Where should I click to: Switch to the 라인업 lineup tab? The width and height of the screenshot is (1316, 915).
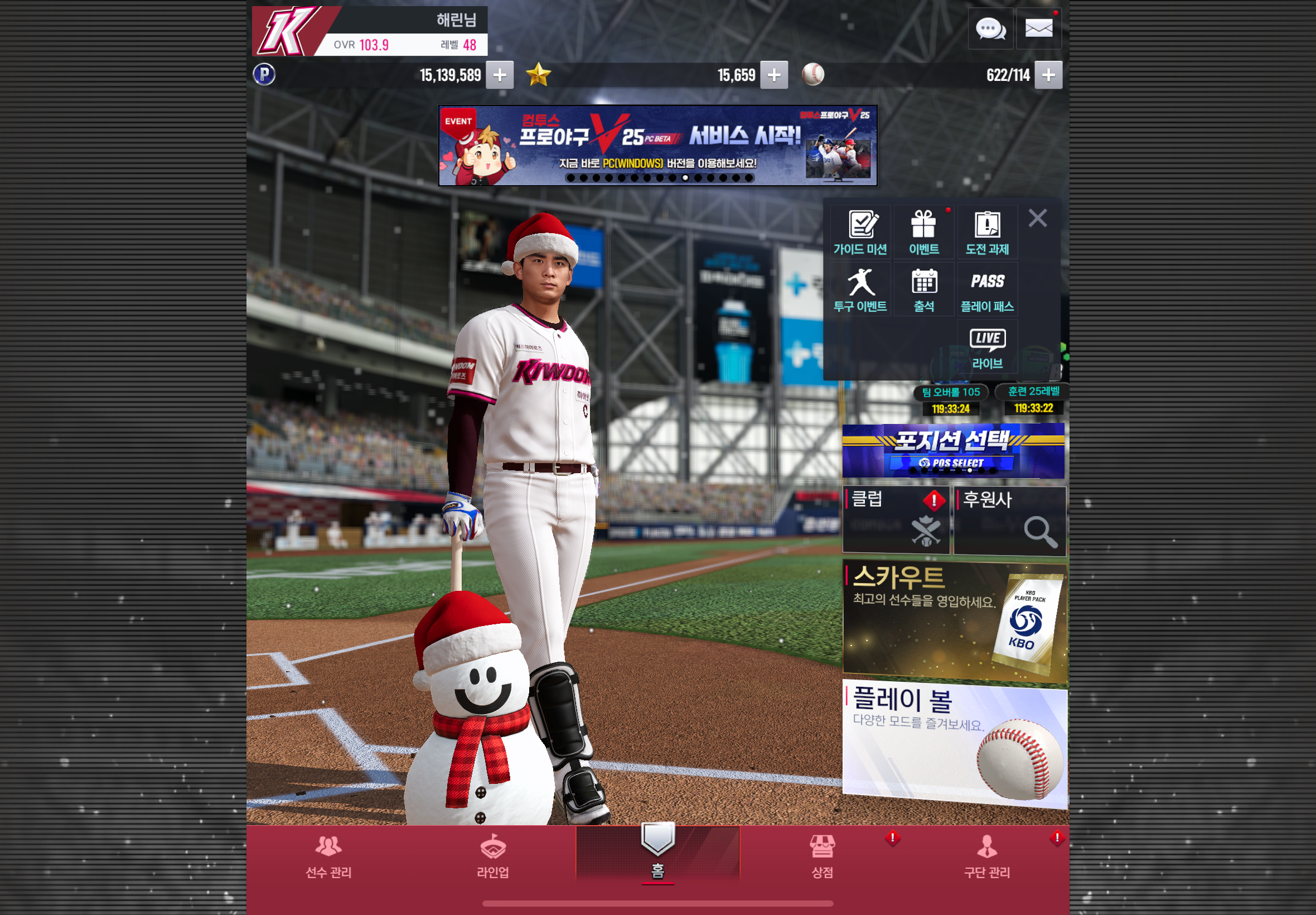tap(493, 856)
